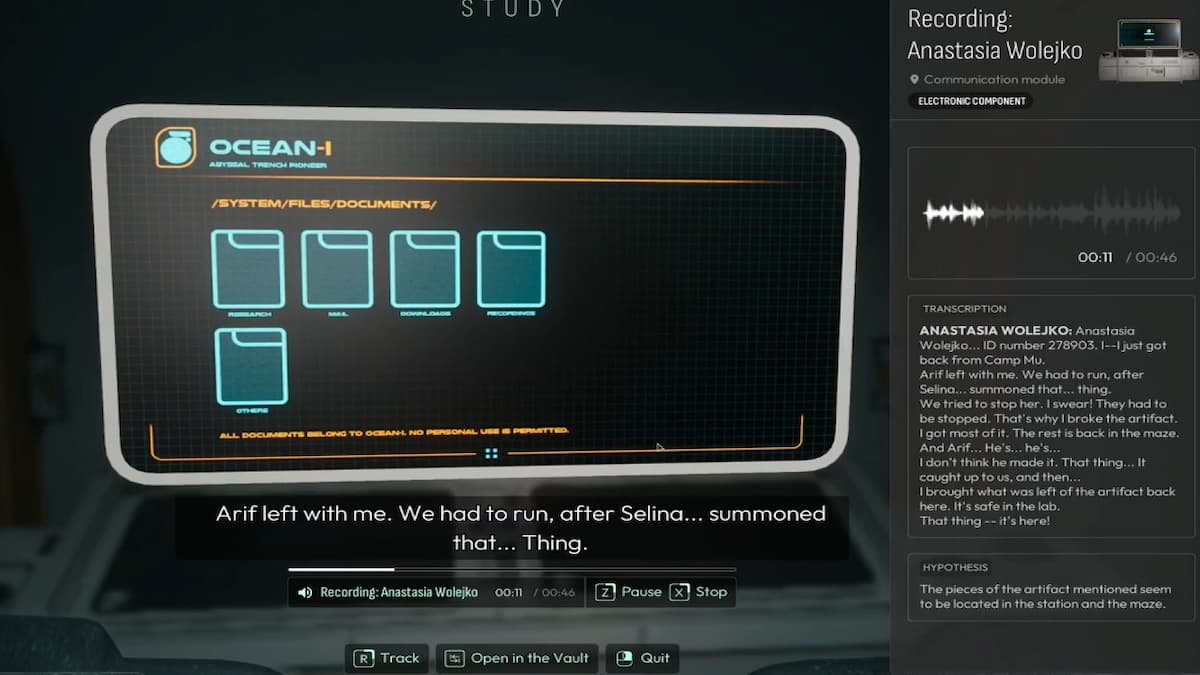
Task: Choose Open in the Vault
Action: (x=521, y=658)
